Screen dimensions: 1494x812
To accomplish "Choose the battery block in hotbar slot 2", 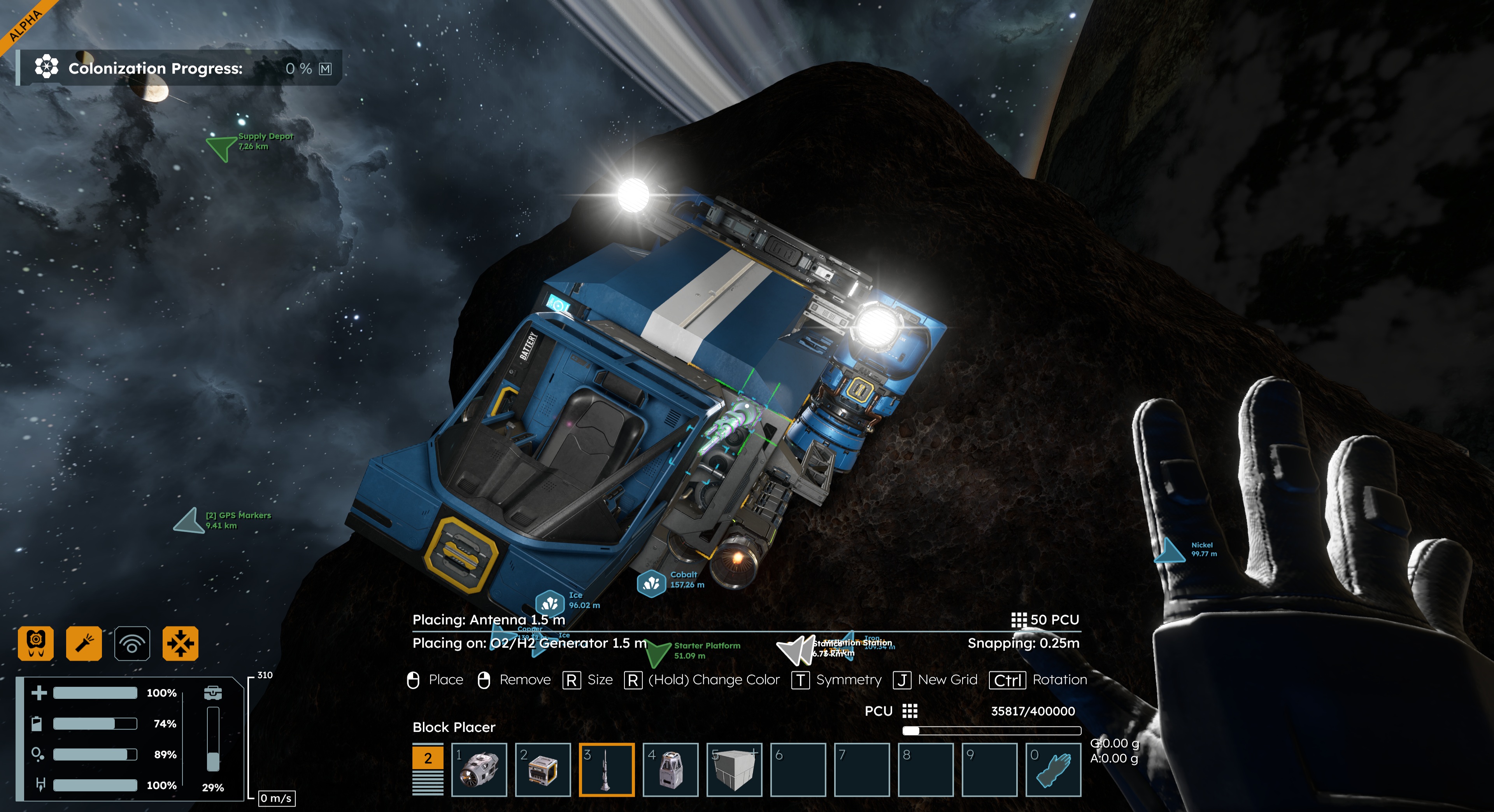I will 542,770.
